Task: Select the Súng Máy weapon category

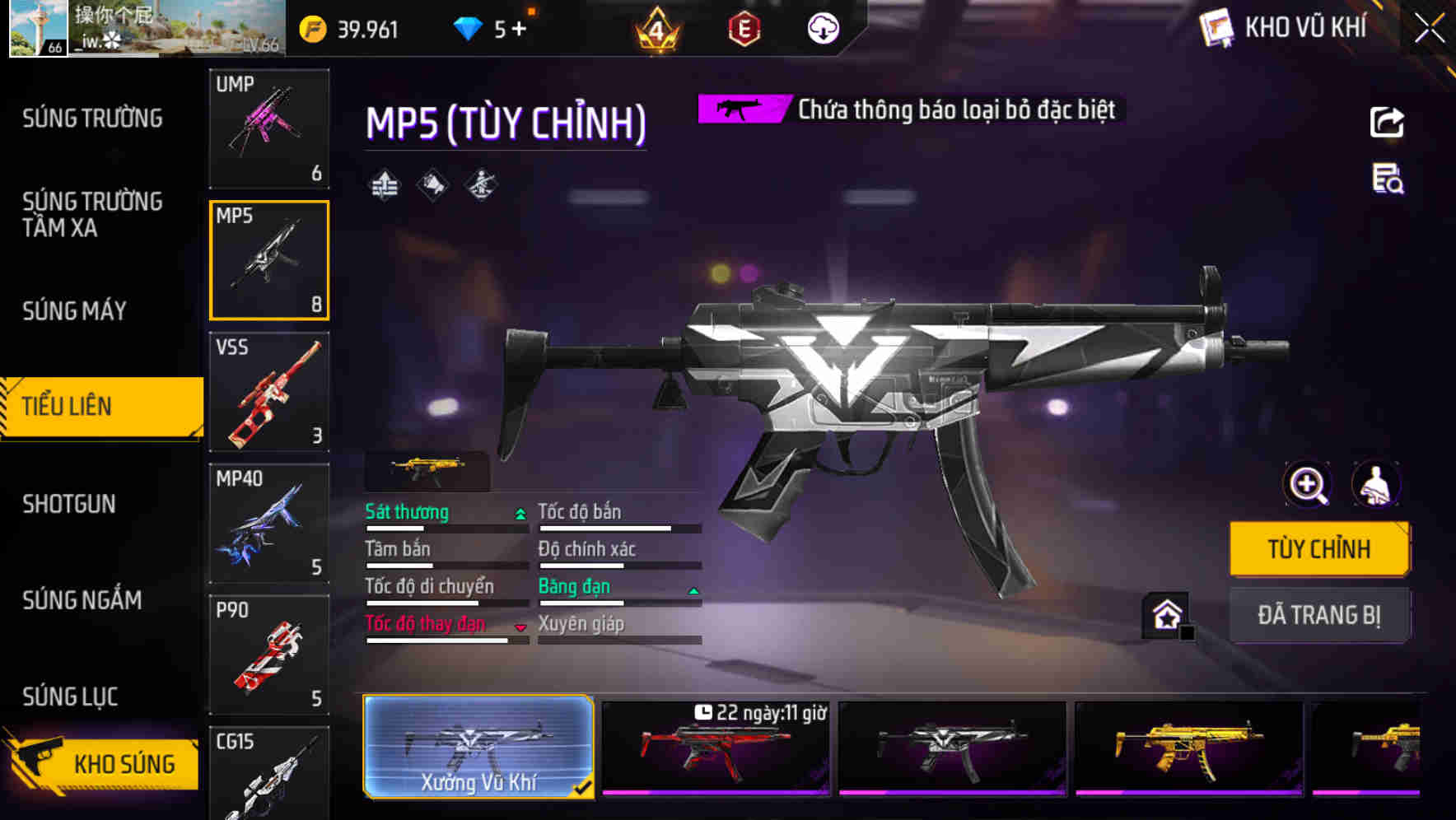Action: (x=75, y=311)
